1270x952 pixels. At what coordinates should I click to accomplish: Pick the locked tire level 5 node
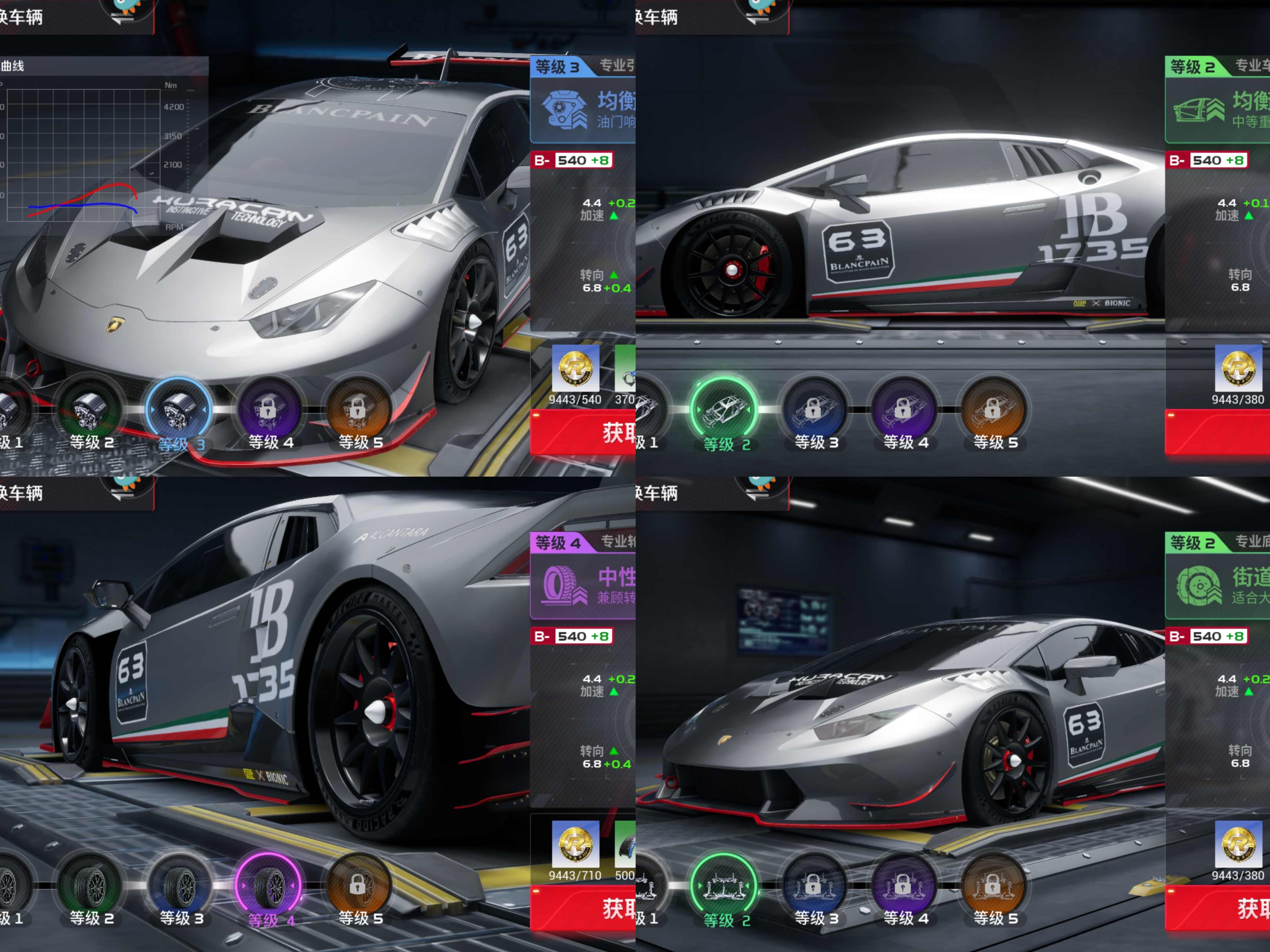[x=358, y=886]
